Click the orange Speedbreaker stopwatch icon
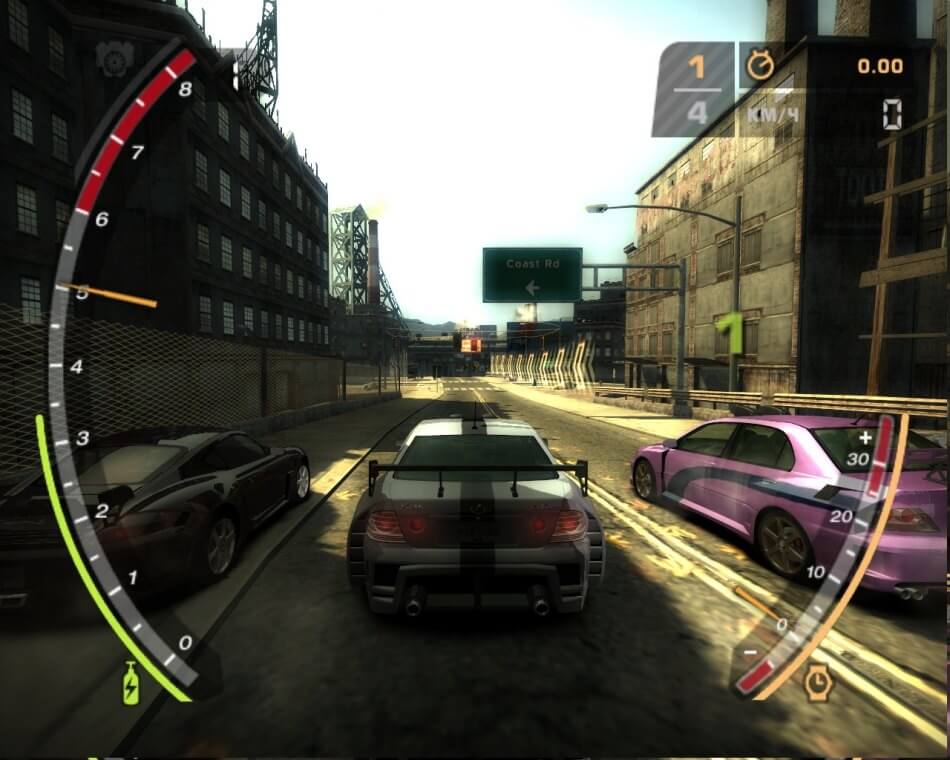950x760 pixels. (x=818, y=681)
